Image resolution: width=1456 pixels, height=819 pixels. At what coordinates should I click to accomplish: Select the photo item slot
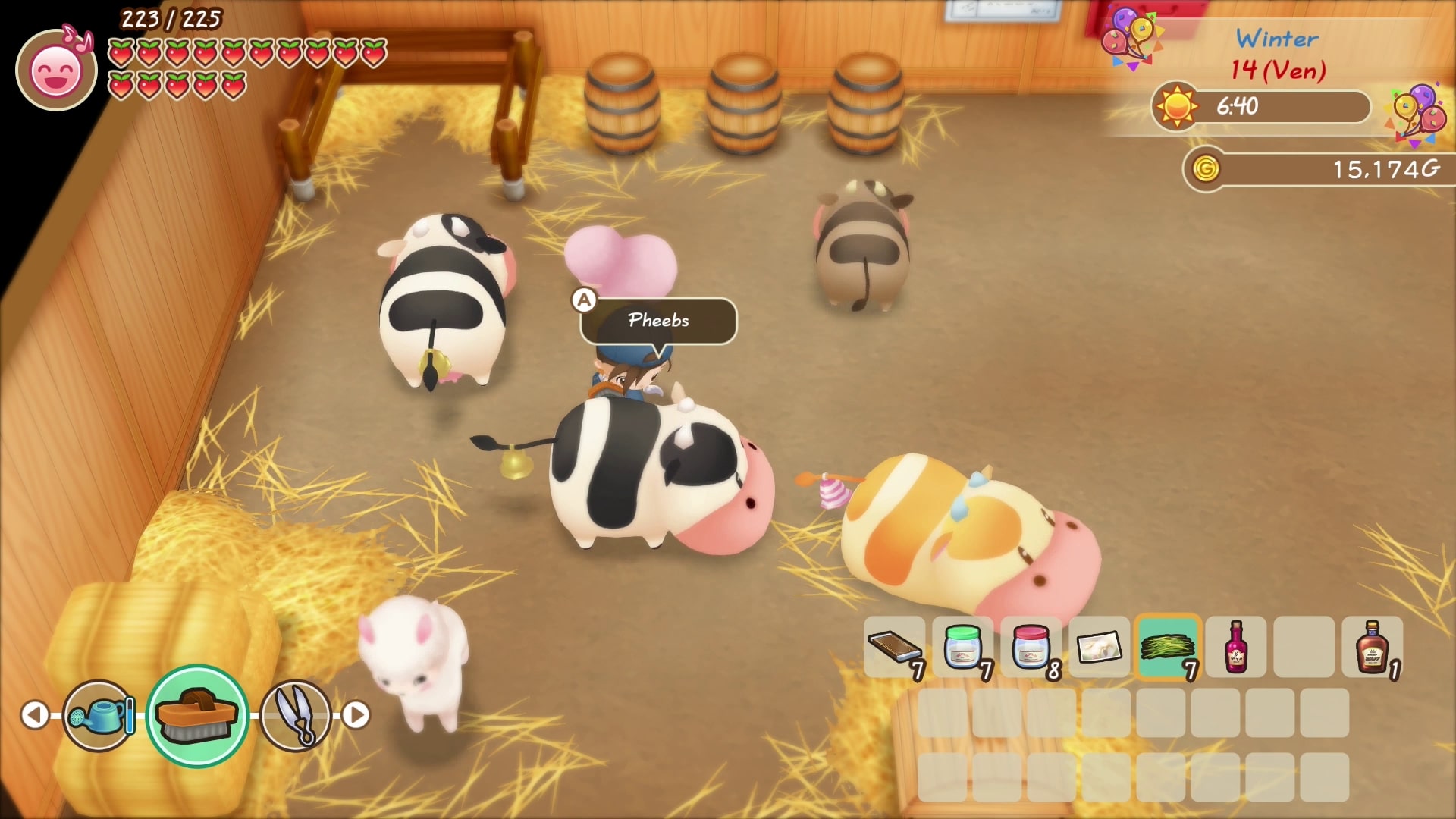click(x=1099, y=647)
